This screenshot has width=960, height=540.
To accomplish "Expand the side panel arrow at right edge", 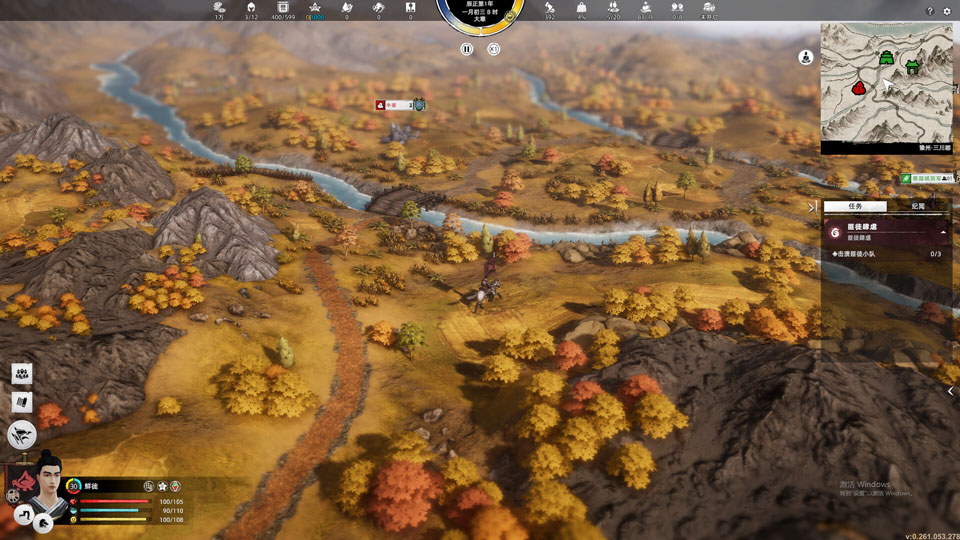I will pyautogui.click(x=951, y=391).
